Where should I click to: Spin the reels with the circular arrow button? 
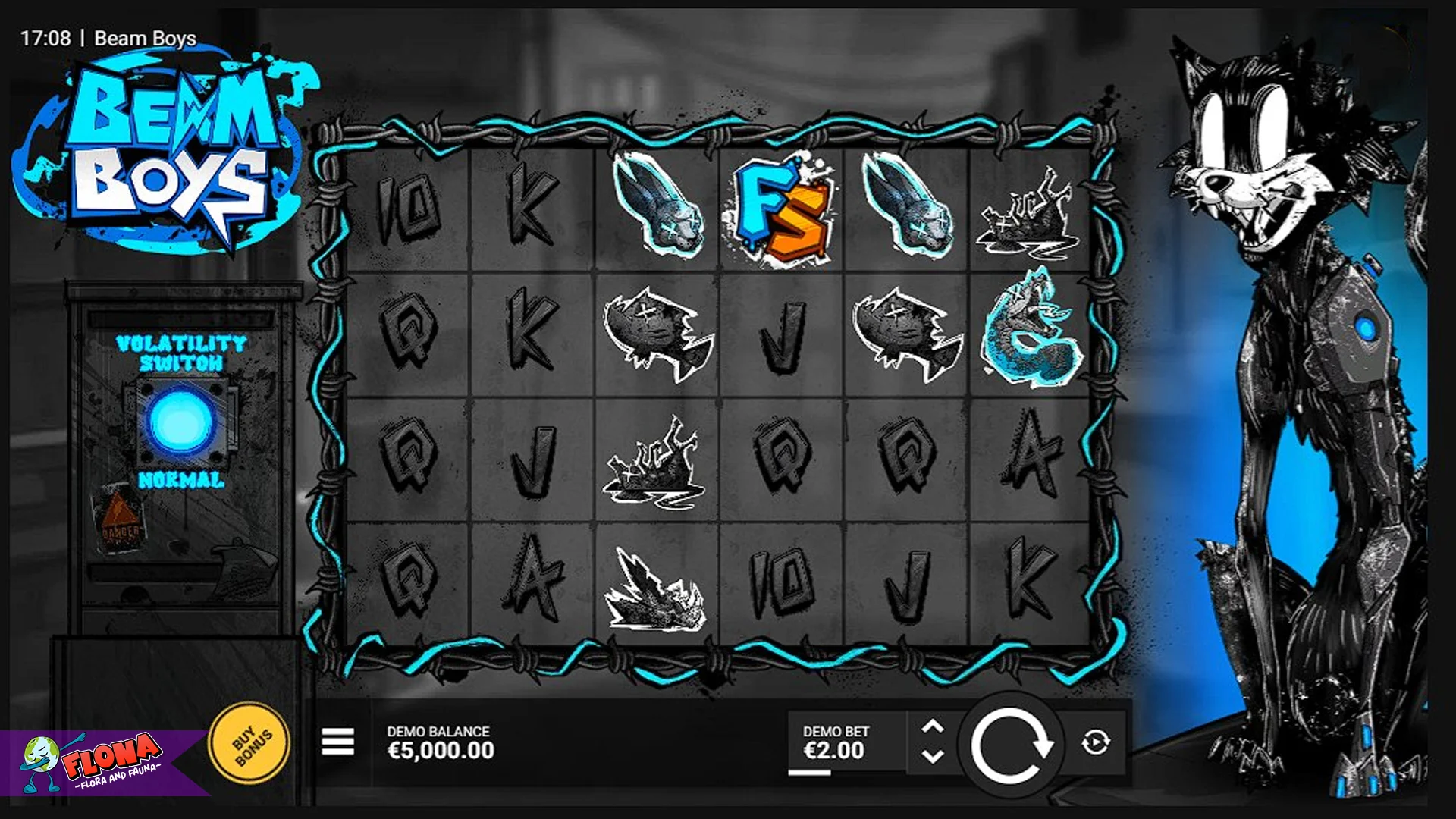pos(1011,744)
